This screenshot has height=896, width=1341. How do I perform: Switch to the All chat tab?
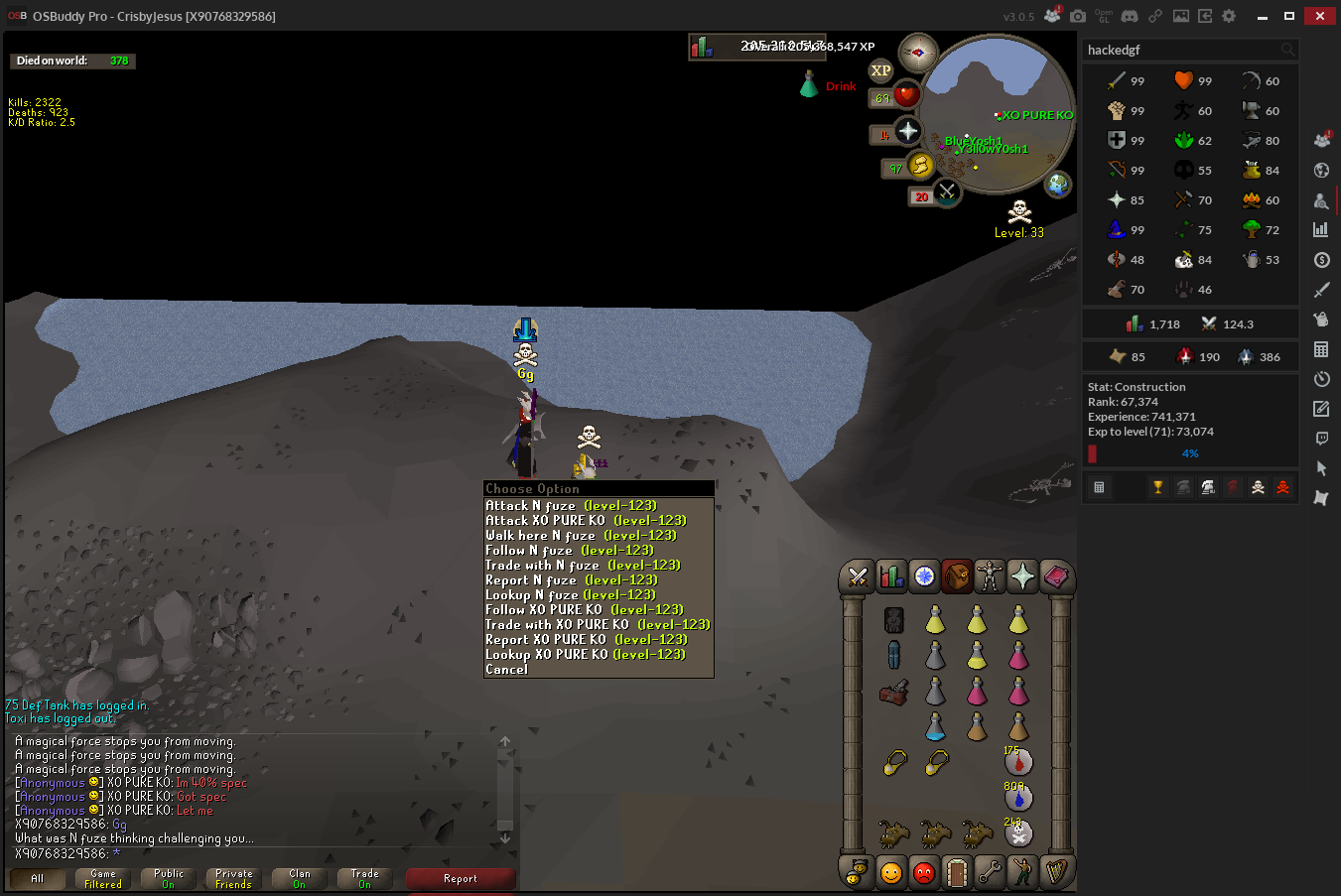pyautogui.click(x=38, y=879)
